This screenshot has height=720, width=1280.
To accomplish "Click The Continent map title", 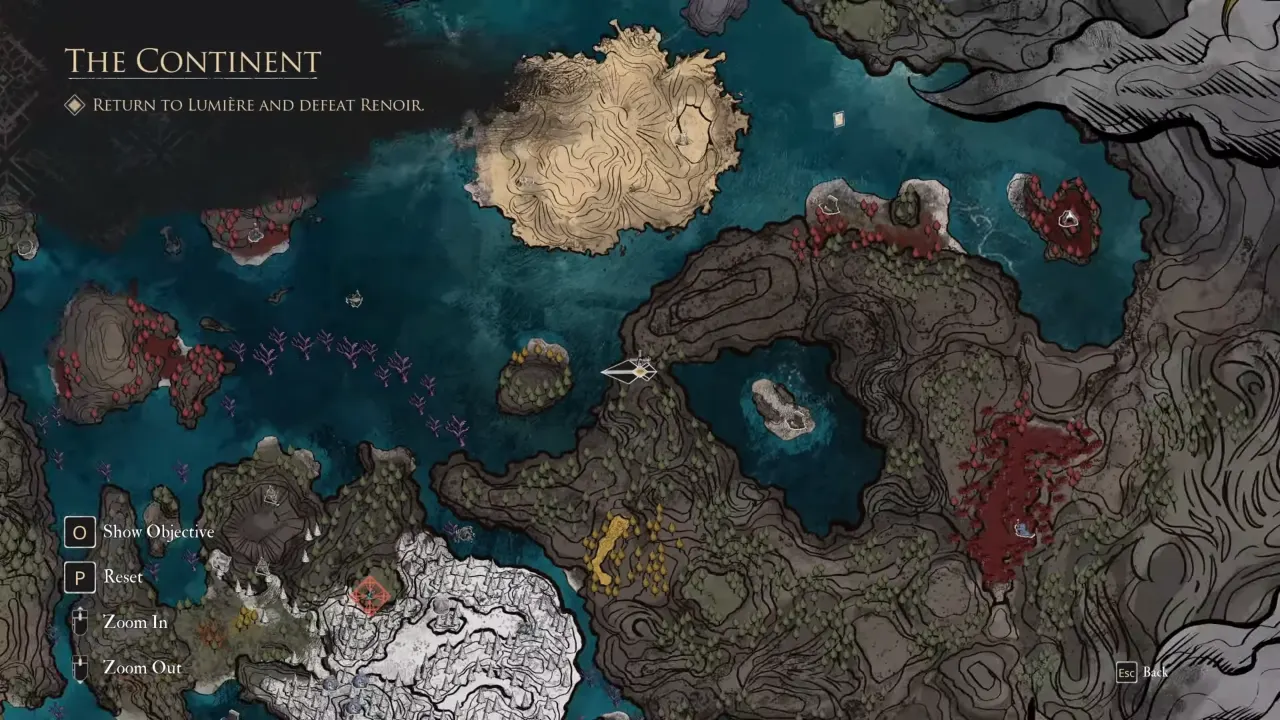I will pyautogui.click(x=192, y=62).
